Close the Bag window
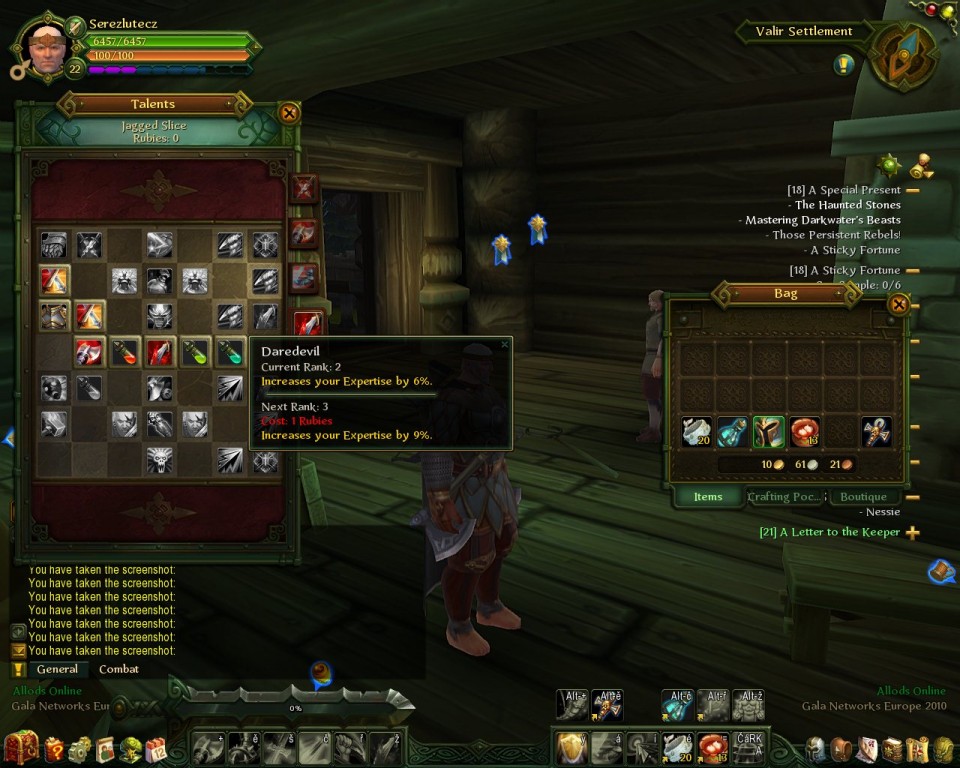960x768 pixels. tap(898, 304)
